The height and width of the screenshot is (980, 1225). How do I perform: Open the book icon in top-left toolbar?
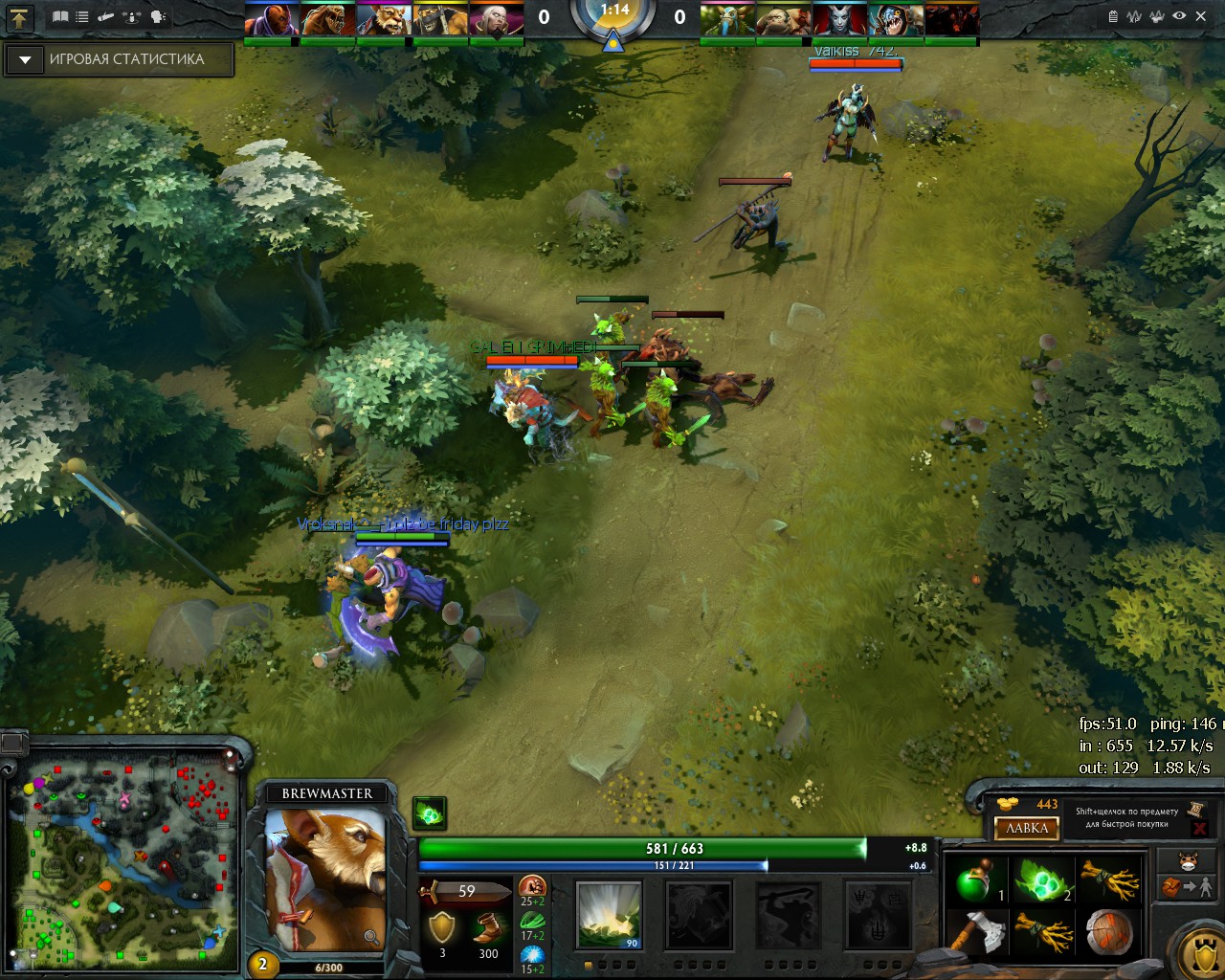(60, 16)
